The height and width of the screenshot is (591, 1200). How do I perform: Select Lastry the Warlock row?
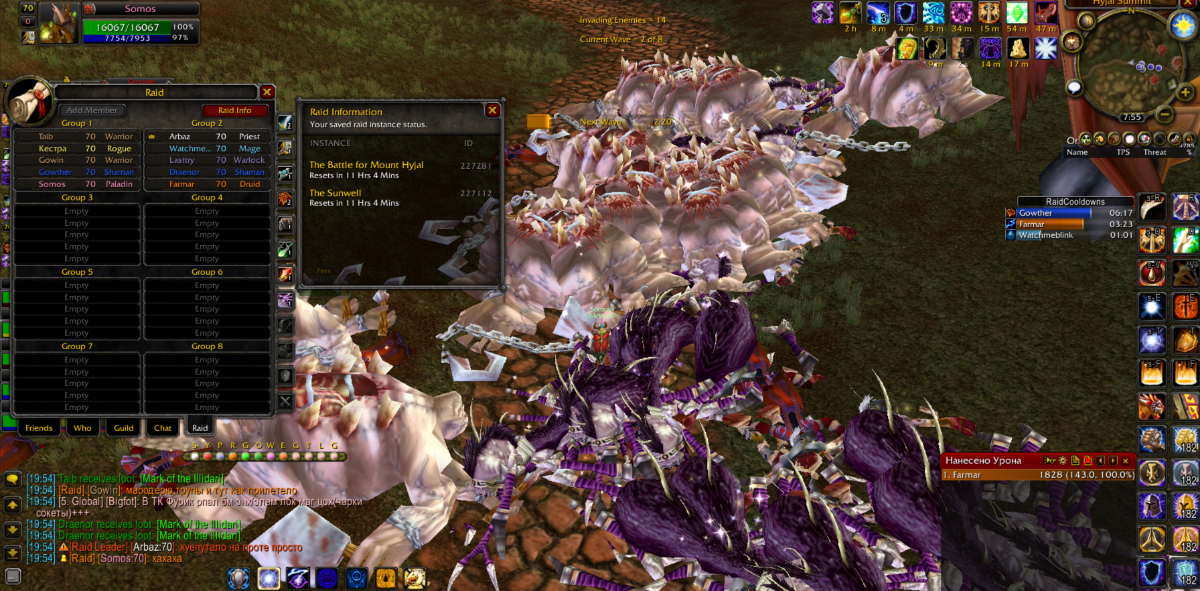[206, 160]
